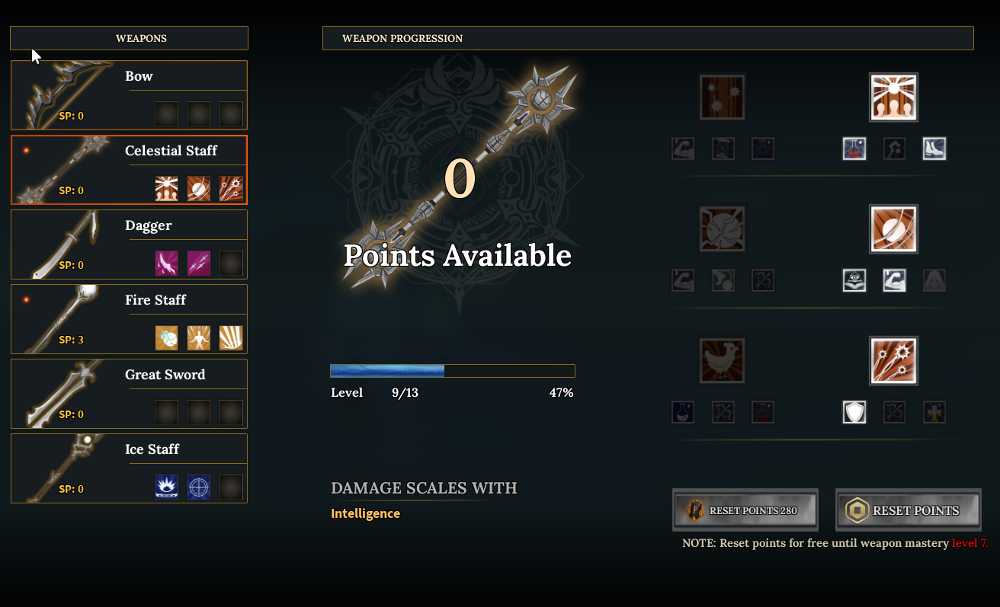Choose the unlocked flexed arm perk
This screenshot has height=607, width=1000.
pos(894,281)
